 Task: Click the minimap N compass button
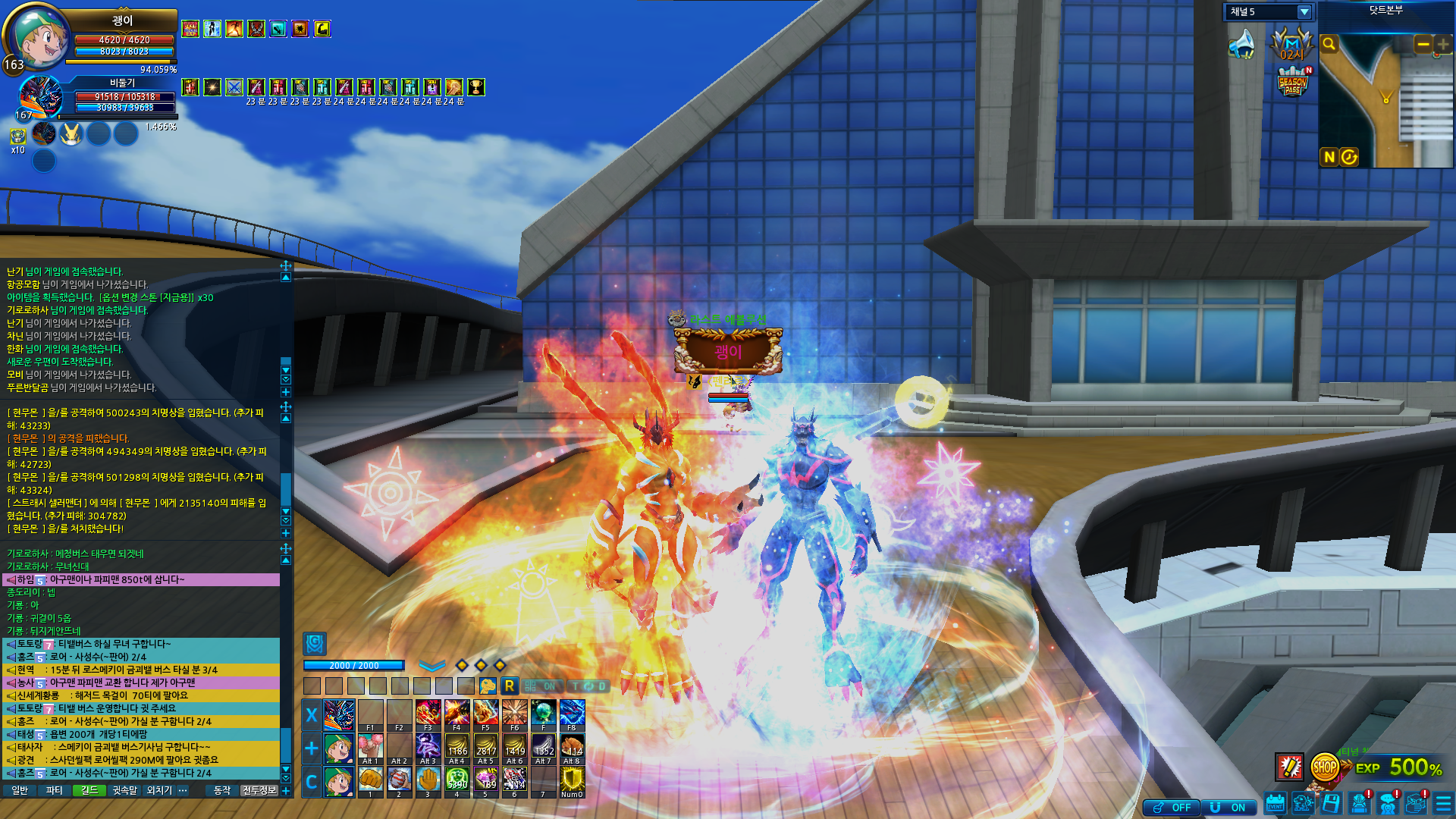click(x=1329, y=157)
